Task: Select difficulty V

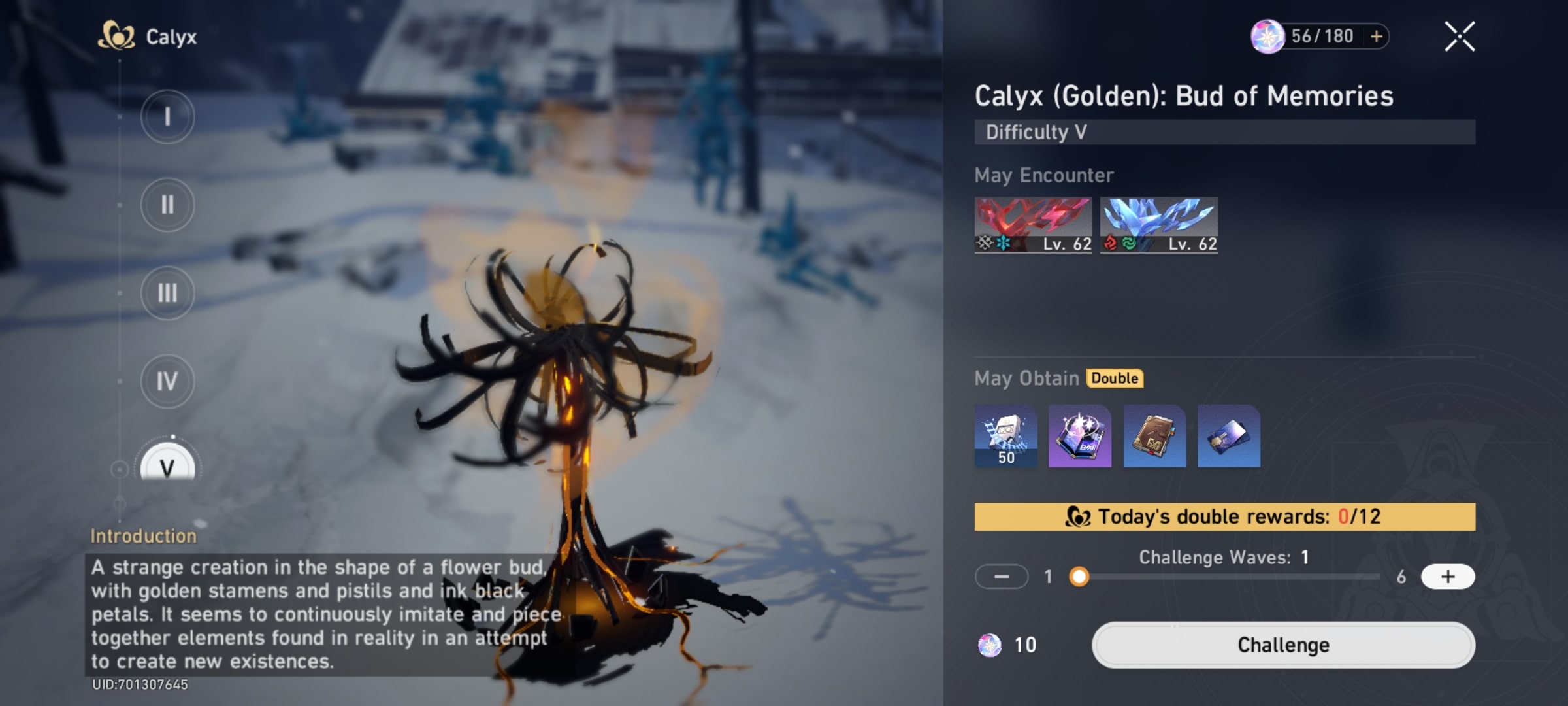Action: [167, 465]
